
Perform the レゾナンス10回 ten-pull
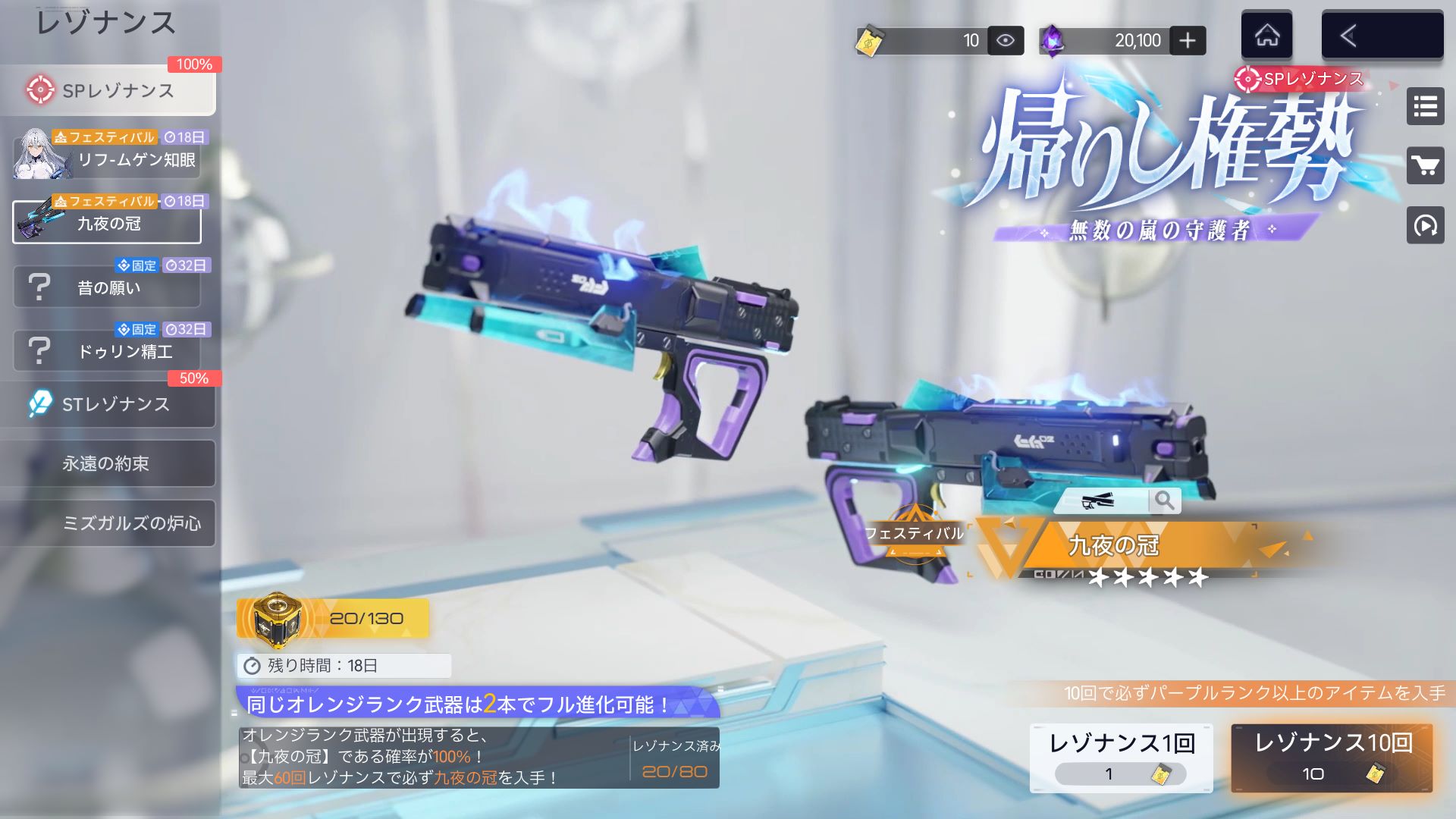tap(1332, 758)
